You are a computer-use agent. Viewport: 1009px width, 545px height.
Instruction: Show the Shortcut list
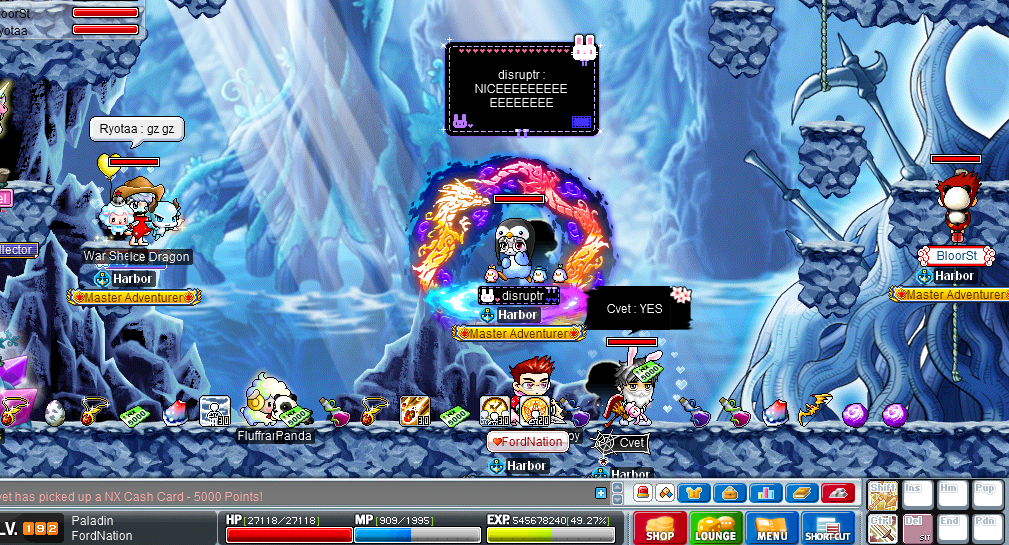click(x=827, y=528)
